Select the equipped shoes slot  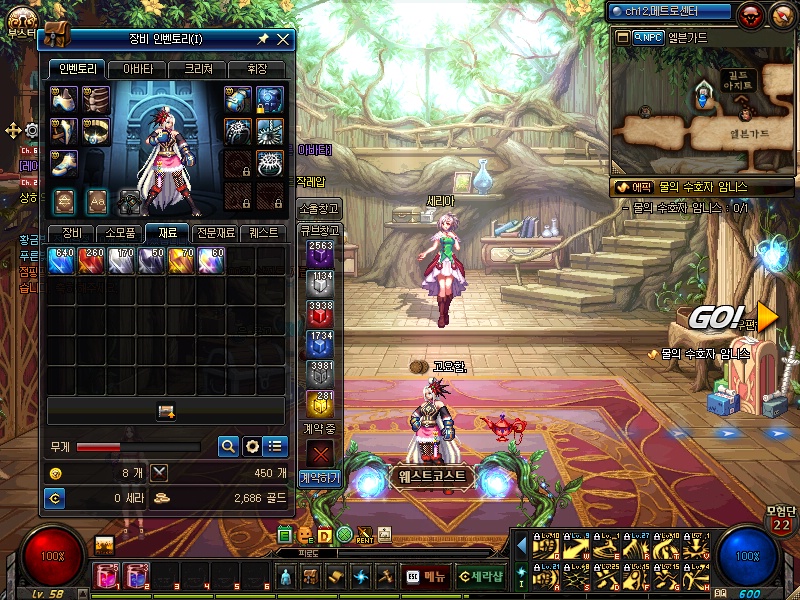click(x=64, y=160)
